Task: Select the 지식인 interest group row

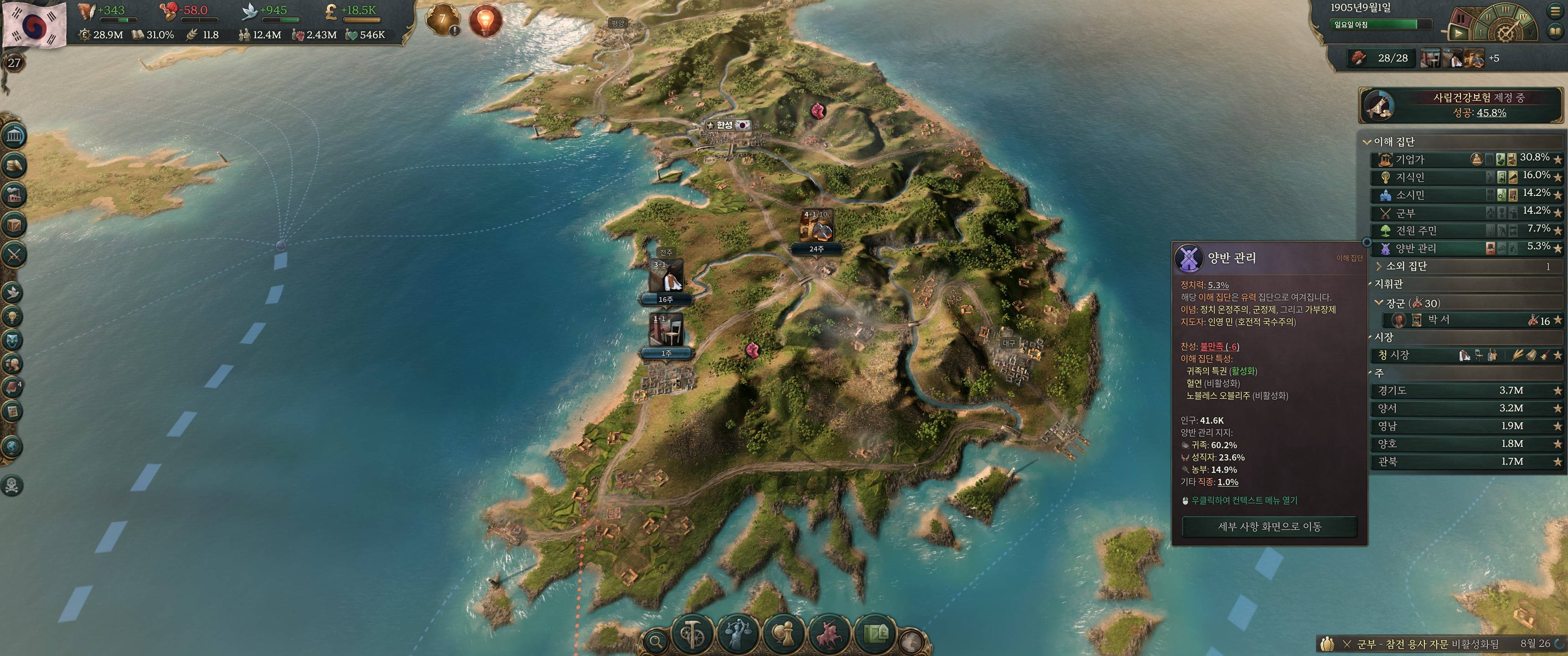Action: (x=1461, y=177)
